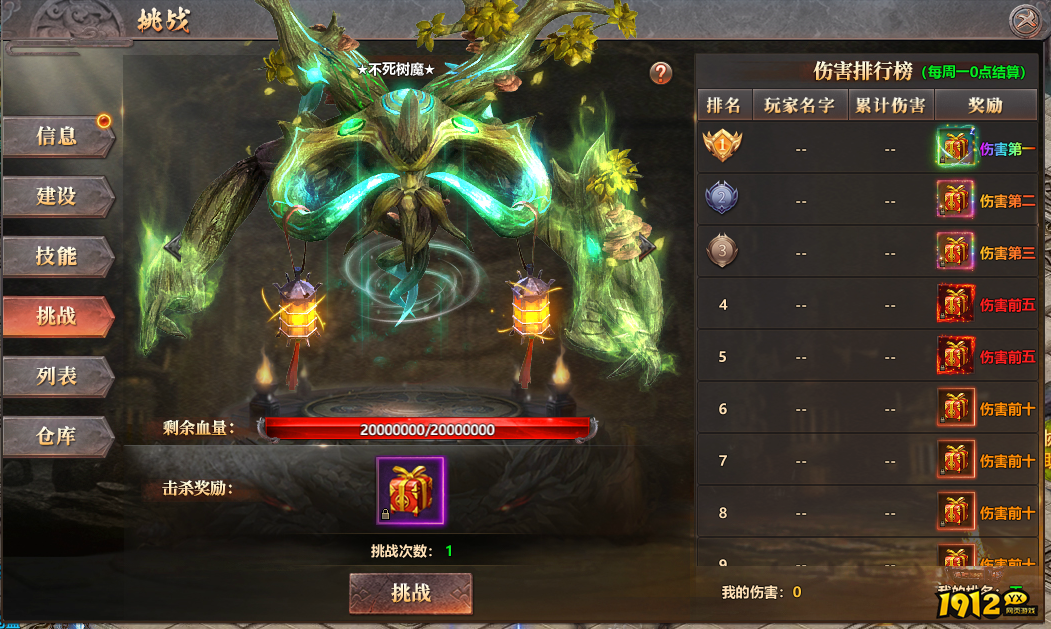Inspect the 击杀奖励 gift box
This screenshot has height=629, width=1051.
coord(411,490)
